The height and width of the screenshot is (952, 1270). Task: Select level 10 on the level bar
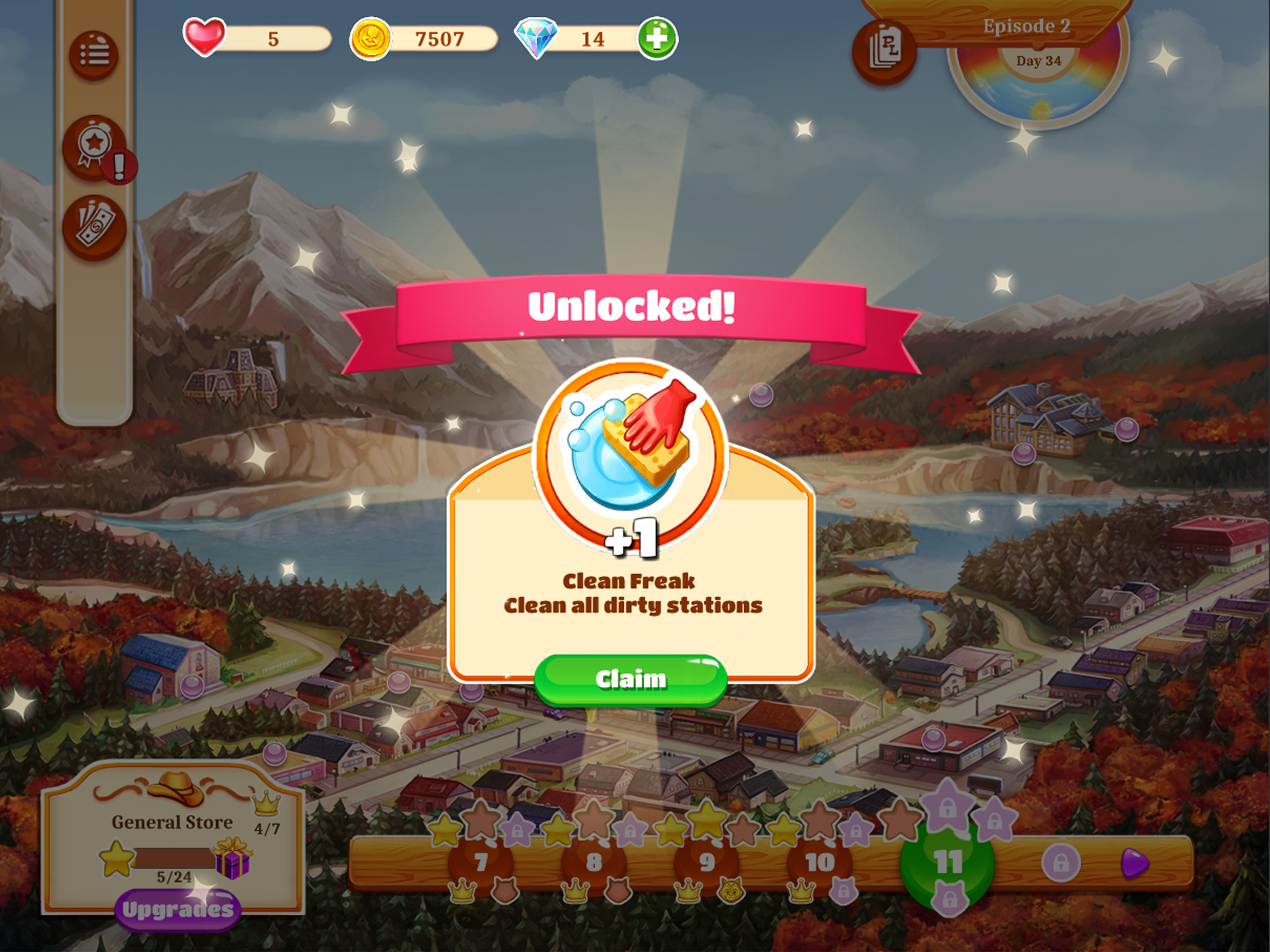[x=819, y=862]
